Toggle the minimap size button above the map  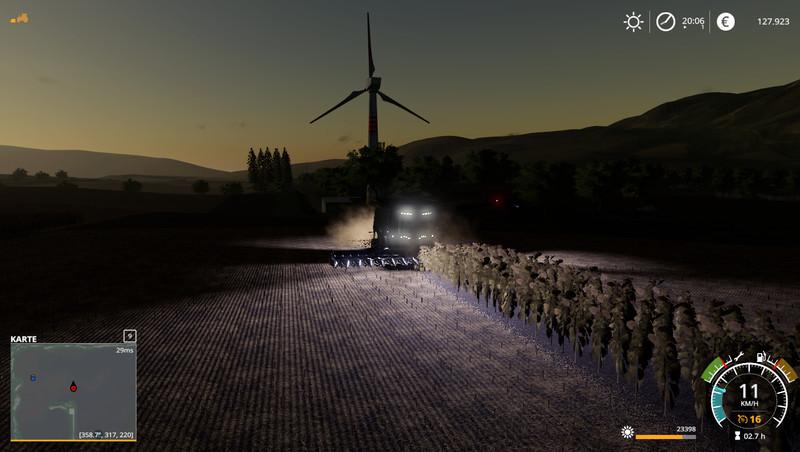tap(129, 335)
